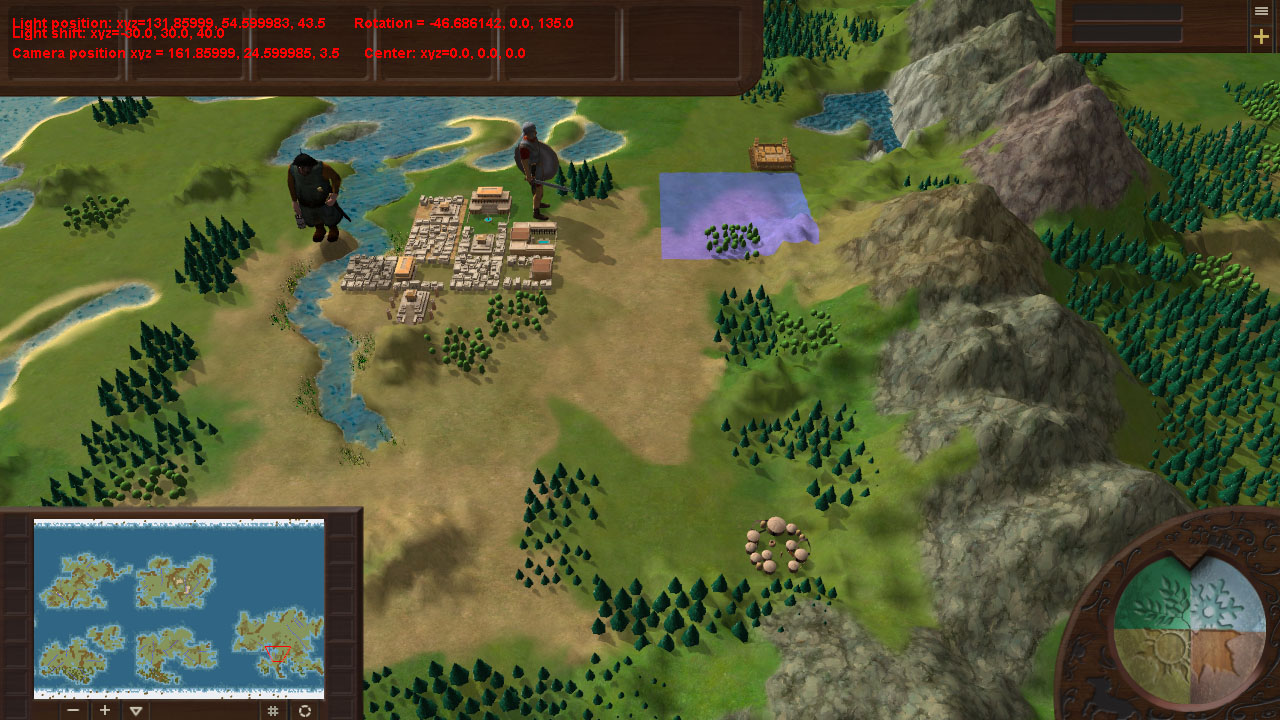Viewport: 1280px width, 720px height.
Task: Zoom out the minimap with minus button
Action: click(73, 710)
